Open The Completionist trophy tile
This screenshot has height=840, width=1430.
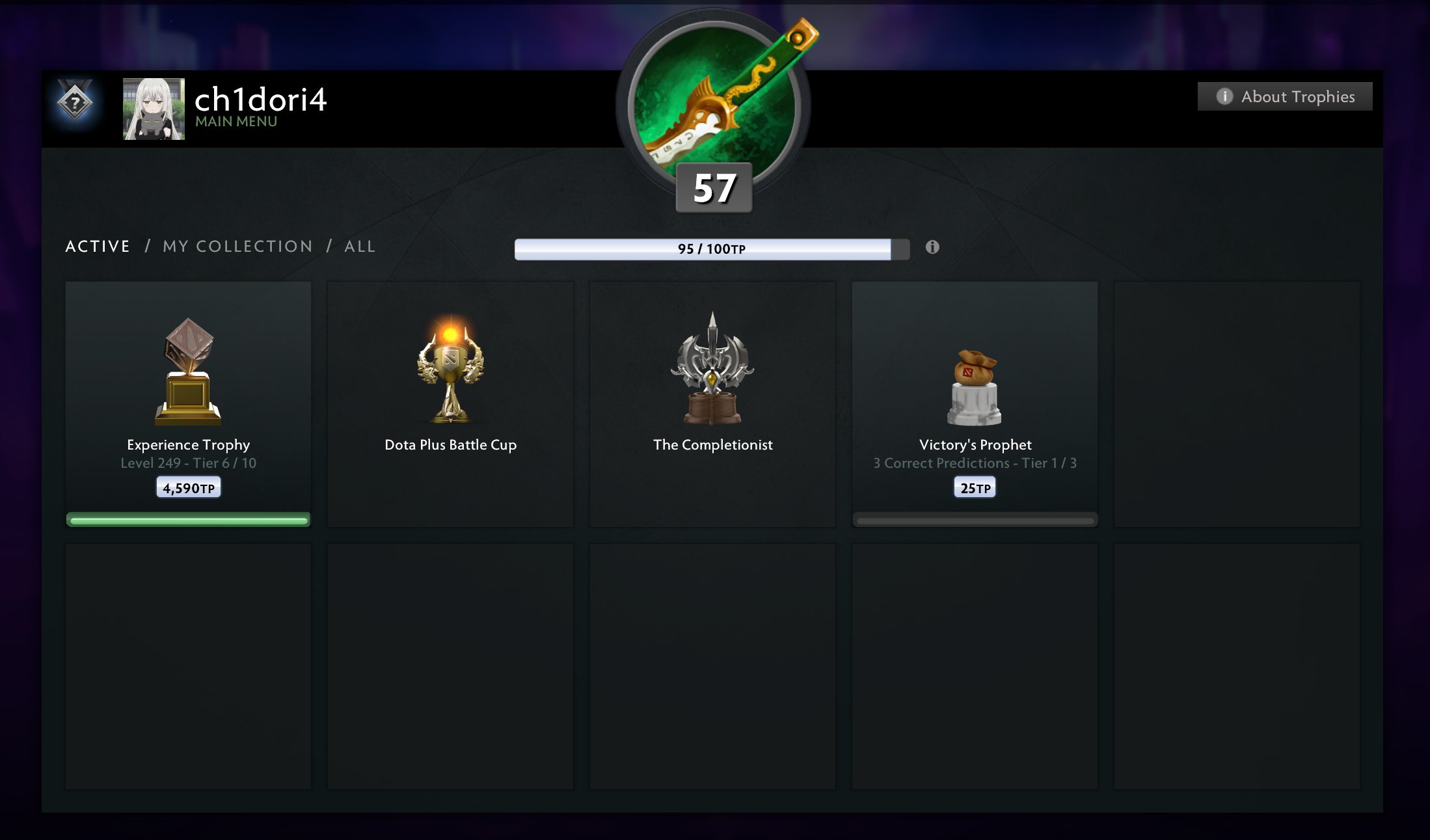click(x=712, y=403)
